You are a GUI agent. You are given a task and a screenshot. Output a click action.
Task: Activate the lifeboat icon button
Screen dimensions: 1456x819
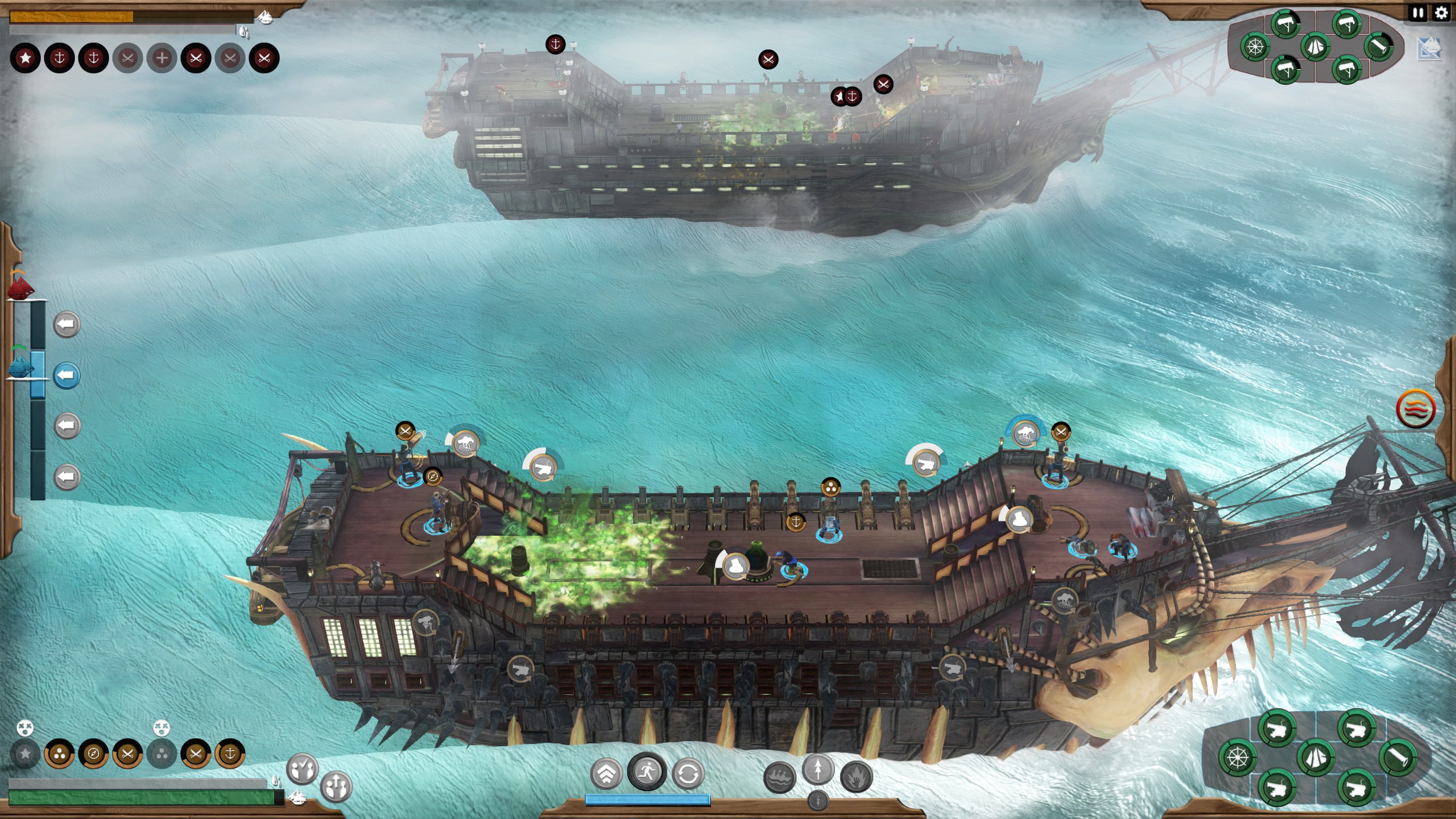click(779, 778)
